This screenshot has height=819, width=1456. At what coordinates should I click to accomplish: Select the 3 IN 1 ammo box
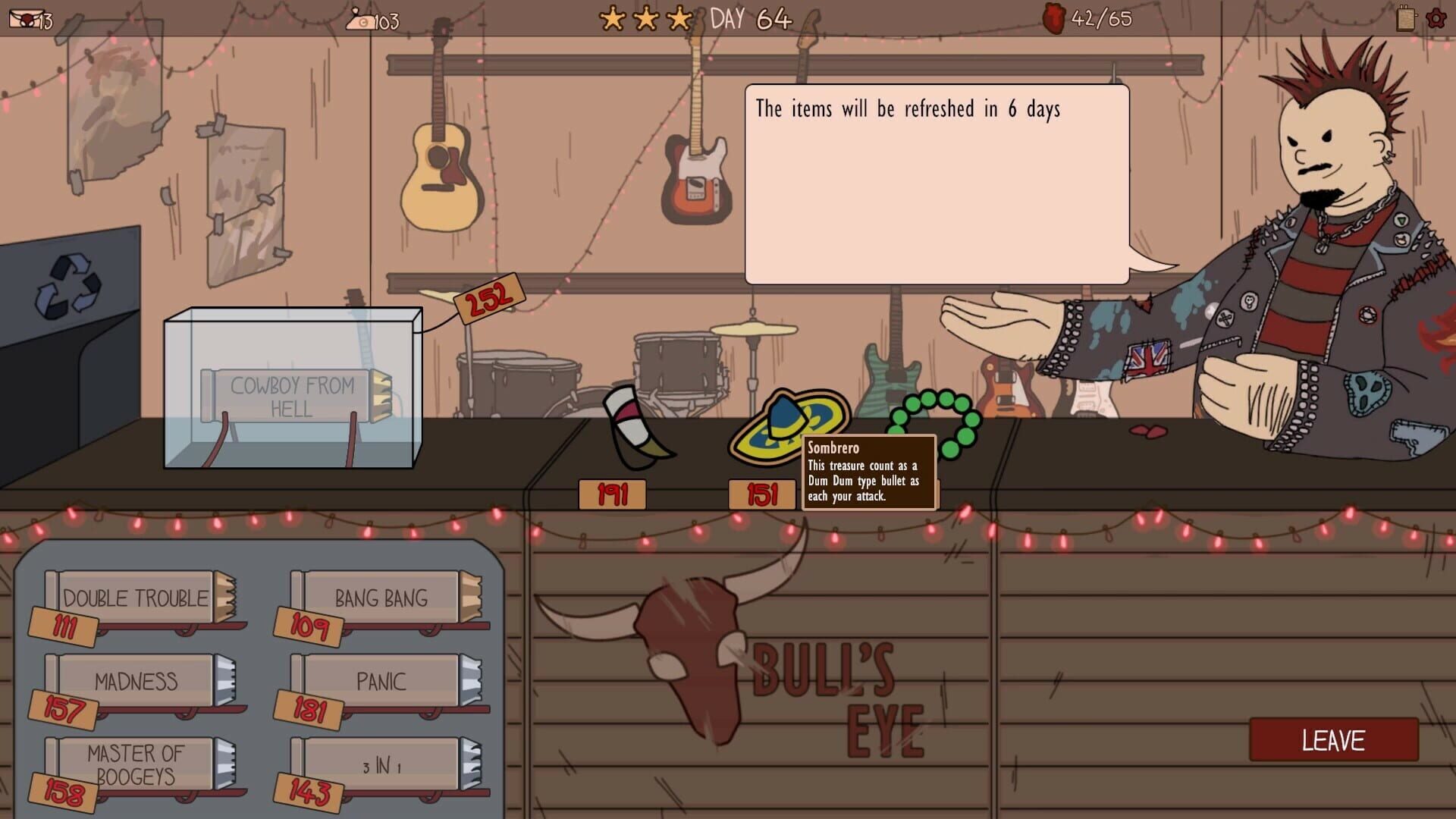383,766
